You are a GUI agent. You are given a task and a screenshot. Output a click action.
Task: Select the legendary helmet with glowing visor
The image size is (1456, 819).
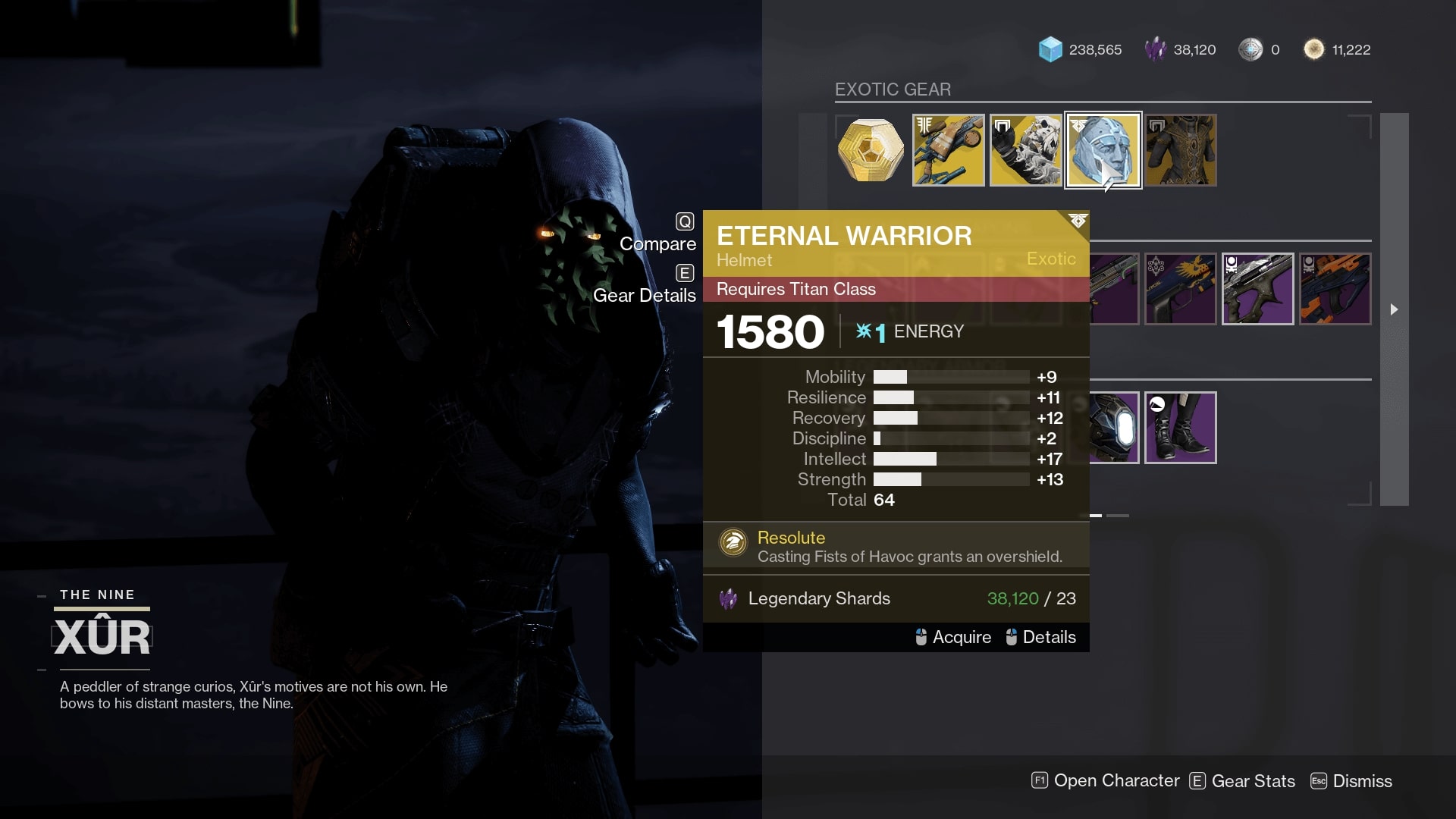click(1103, 427)
